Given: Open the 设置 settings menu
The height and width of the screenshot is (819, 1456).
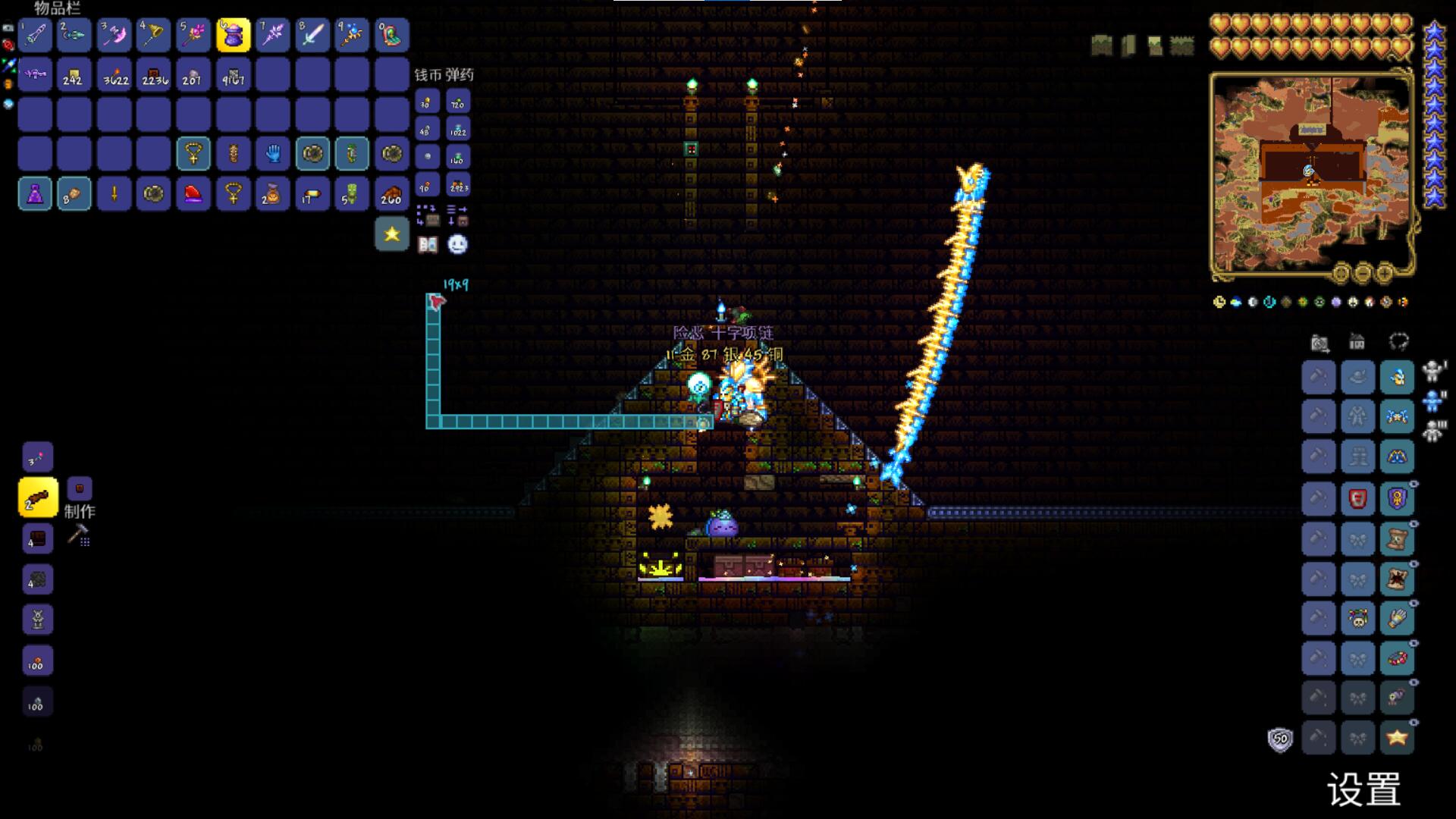Looking at the screenshot, I should [1363, 790].
